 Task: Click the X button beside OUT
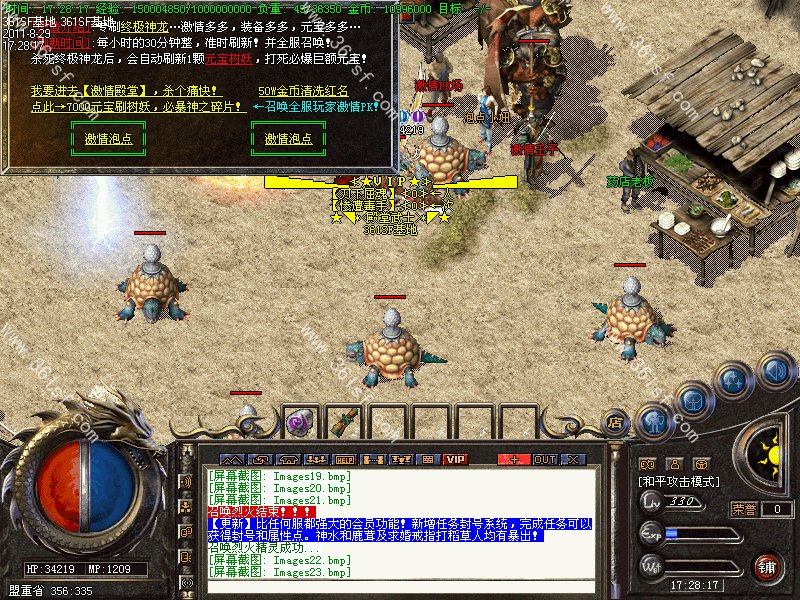pyautogui.click(x=574, y=459)
